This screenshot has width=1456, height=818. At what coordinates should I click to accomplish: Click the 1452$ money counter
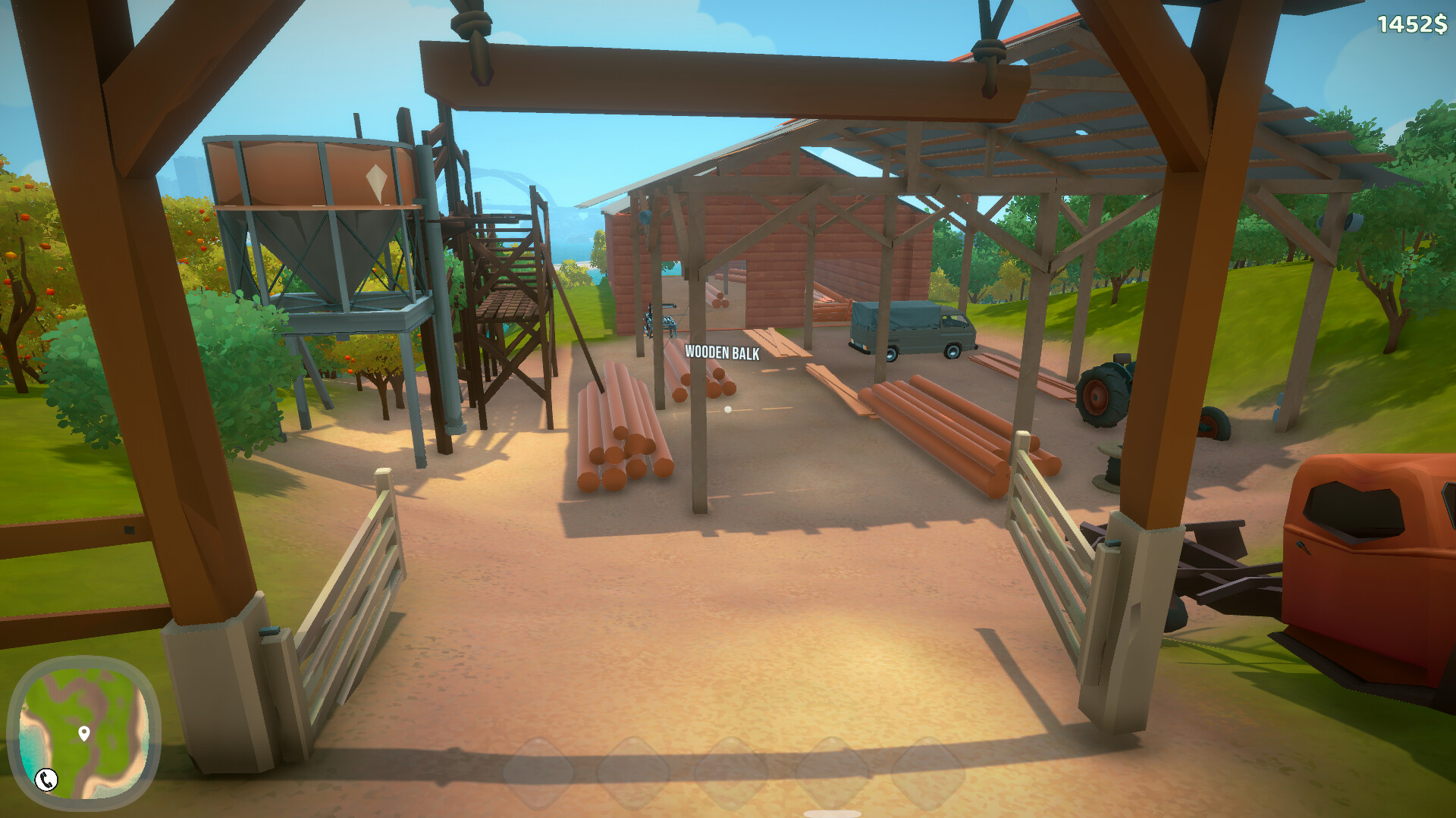[1412, 24]
